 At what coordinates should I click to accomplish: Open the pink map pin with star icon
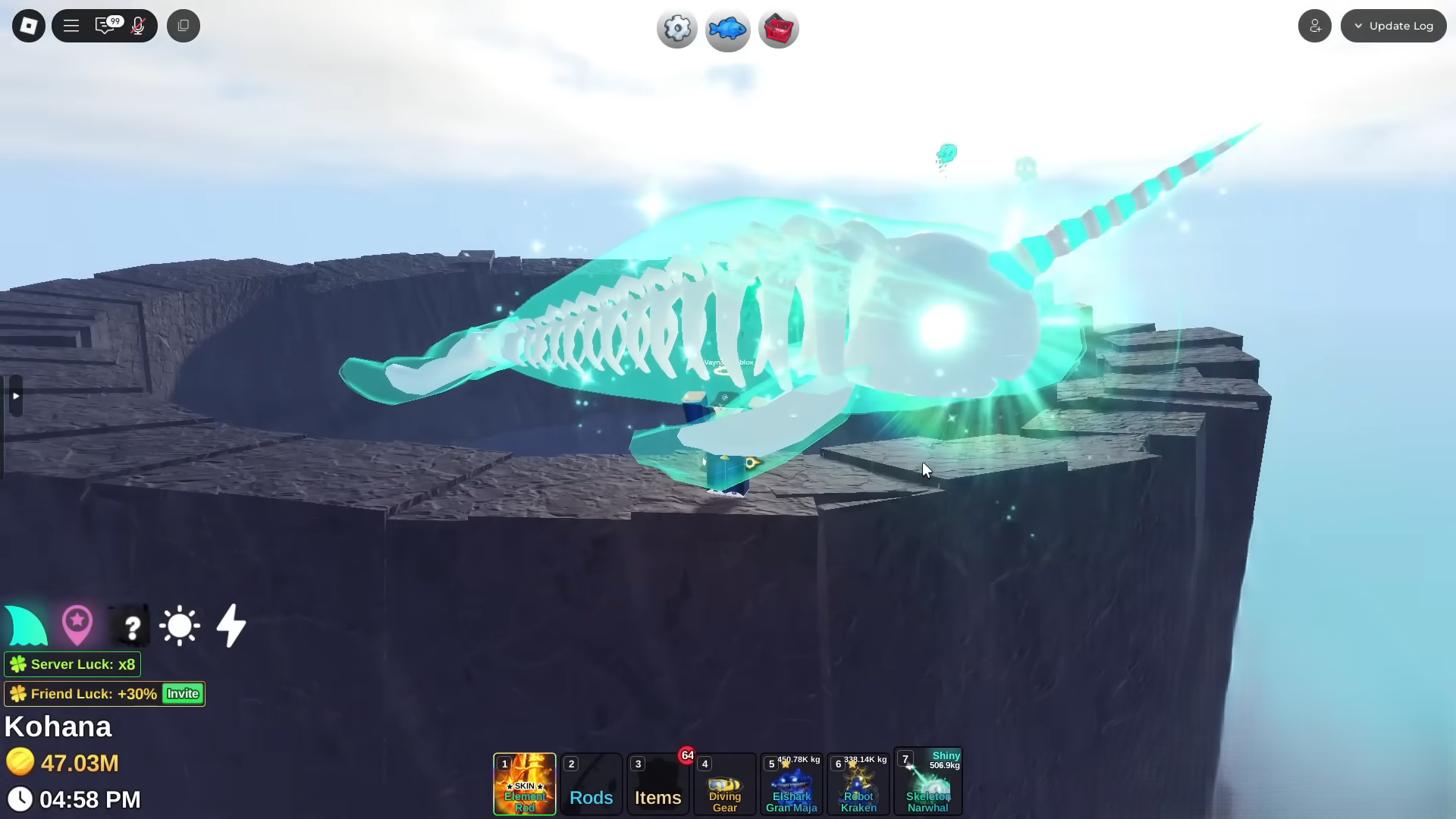coord(77,625)
